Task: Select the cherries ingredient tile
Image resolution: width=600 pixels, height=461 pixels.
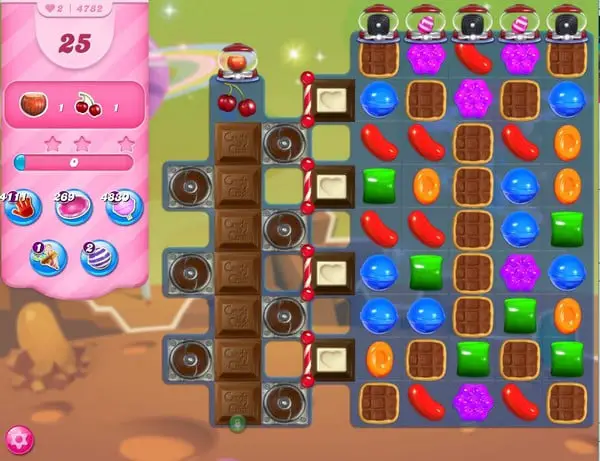Action: pyautogui.click(x=237, y=100)
